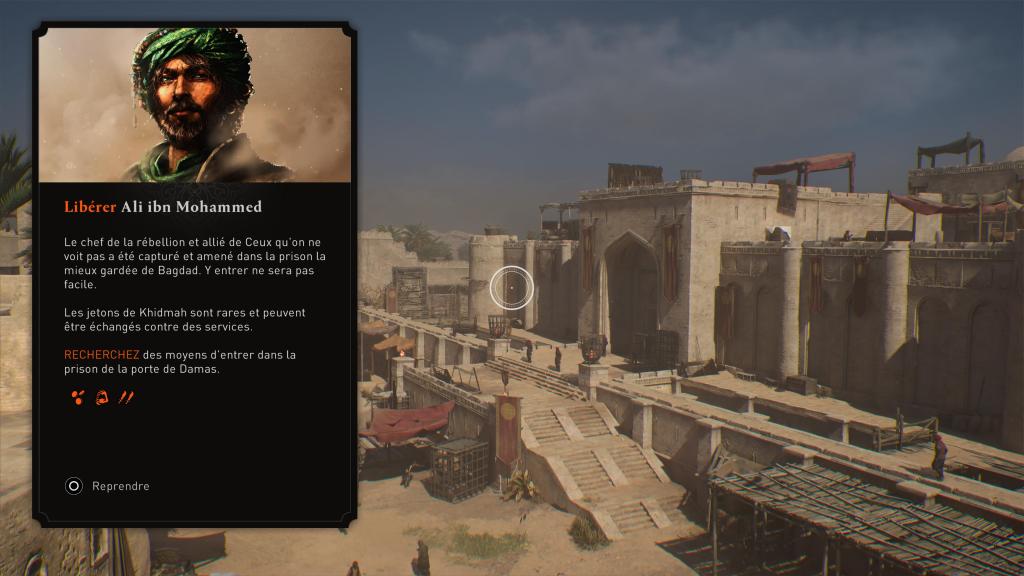1024x576 pixels.
Task: Click the three-coins token icon
Action: coord(77,398)
